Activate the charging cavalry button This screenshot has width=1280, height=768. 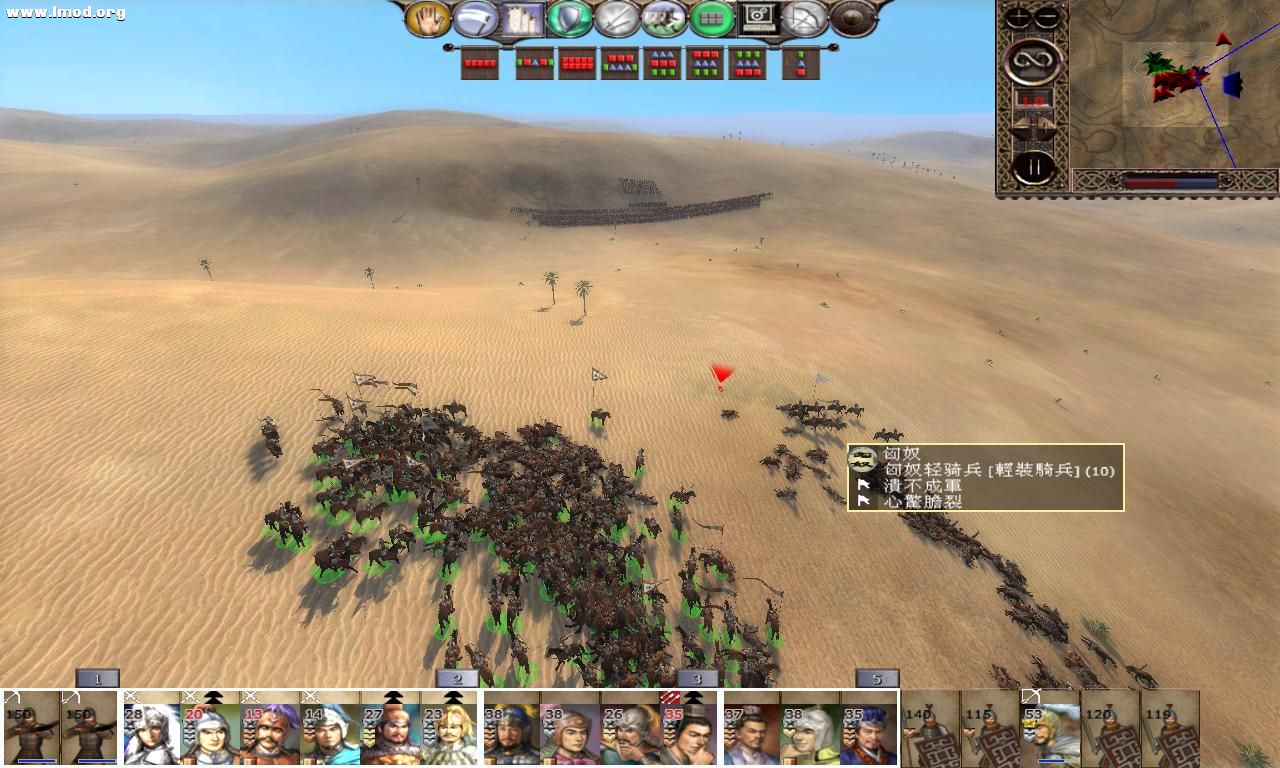(664, 18)
